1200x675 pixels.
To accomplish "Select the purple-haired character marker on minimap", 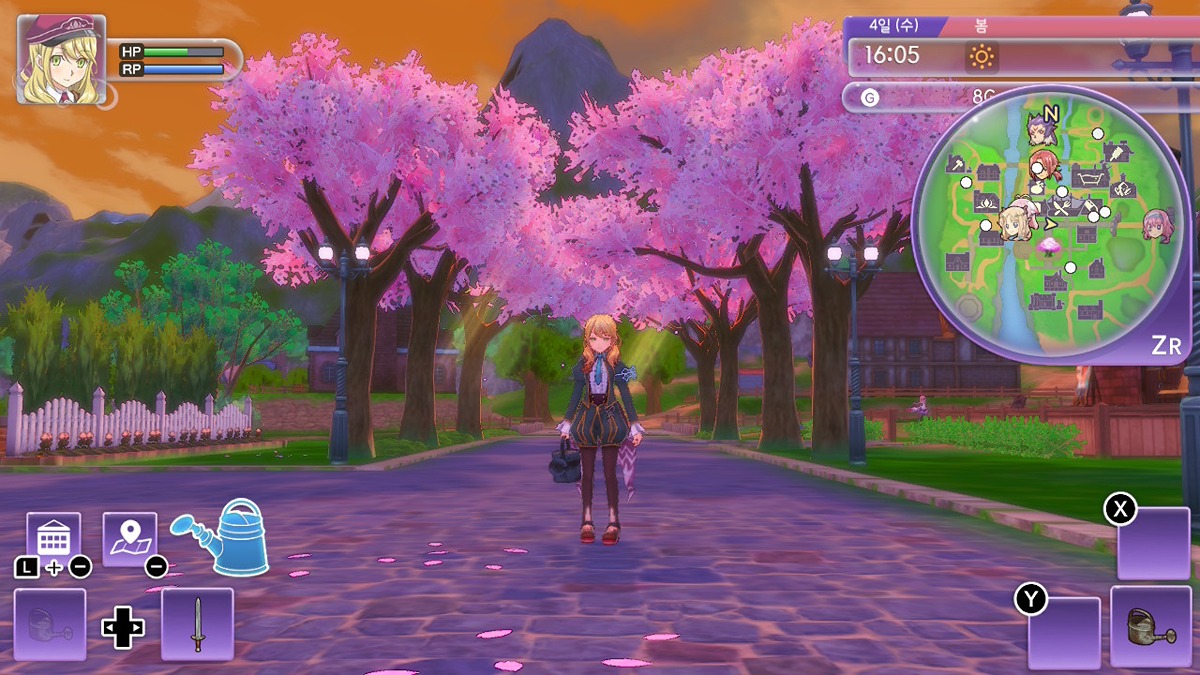I will coord(1042,130).
